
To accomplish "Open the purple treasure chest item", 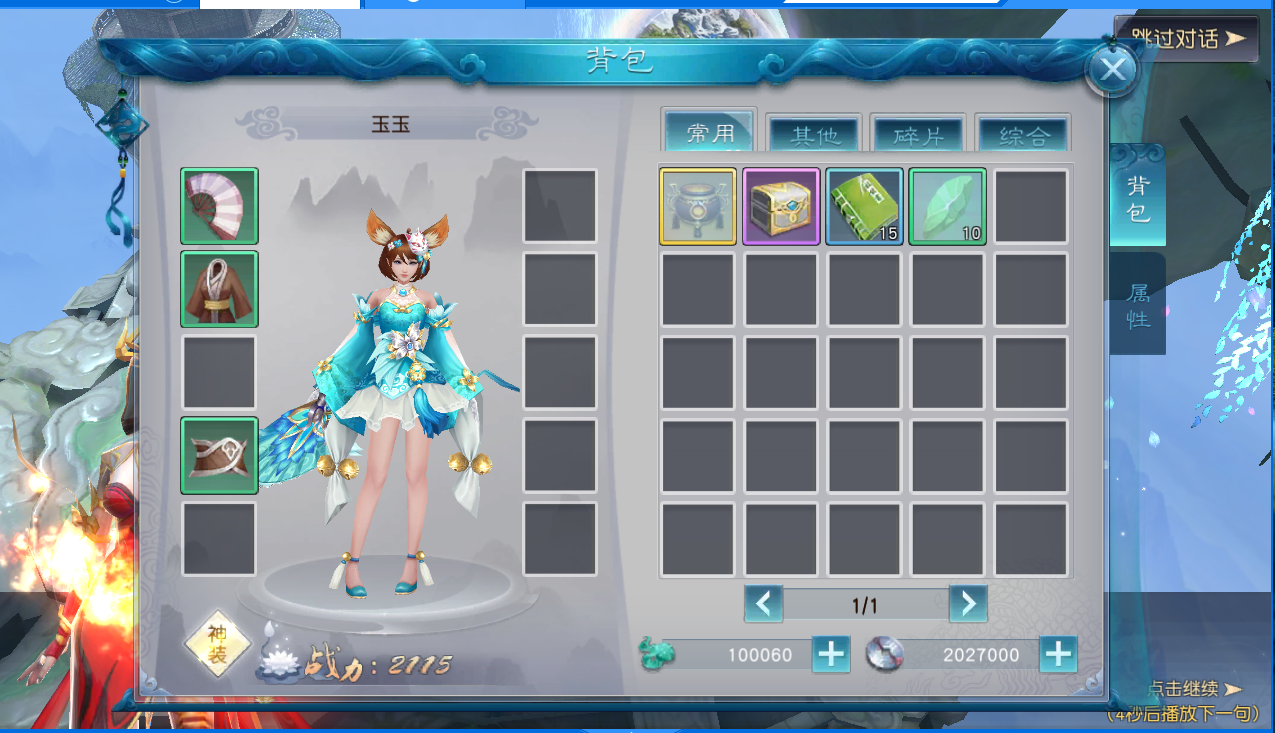I will (x=781, y=206).
